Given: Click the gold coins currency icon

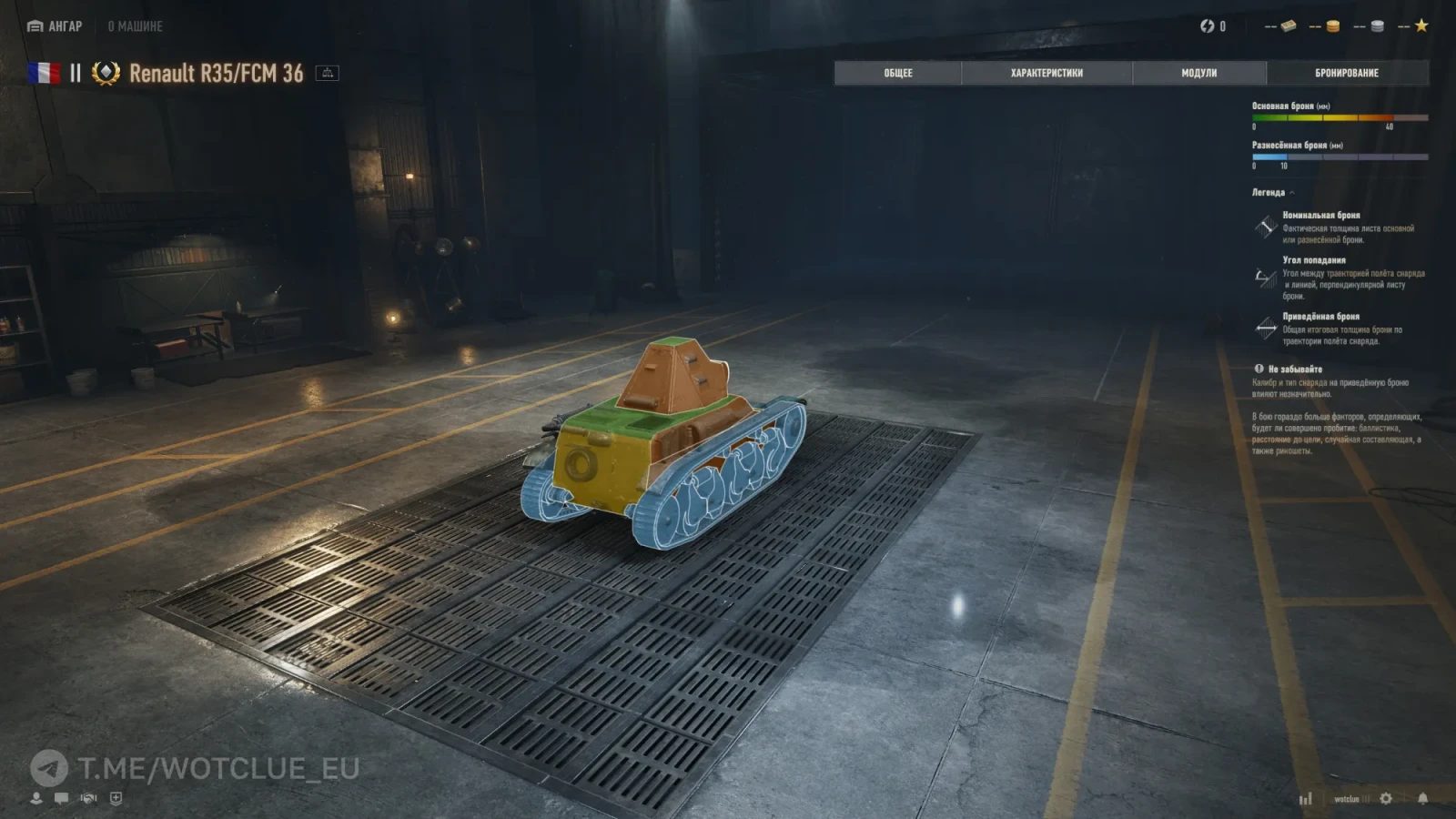Looking at the screenshot, I should (x=1332, y=26).
